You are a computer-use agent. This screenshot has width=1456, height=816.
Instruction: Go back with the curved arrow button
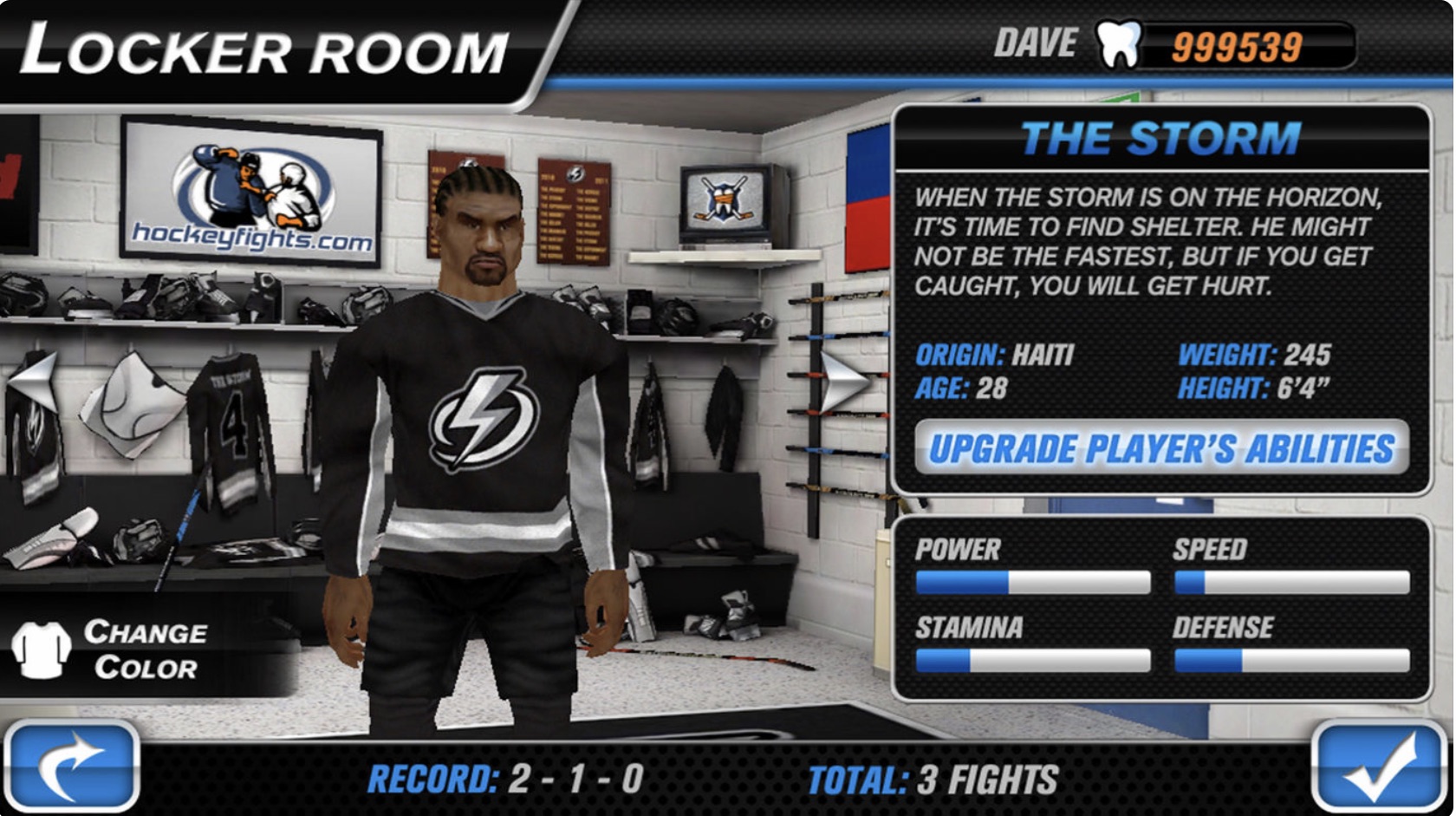[72, 767]
